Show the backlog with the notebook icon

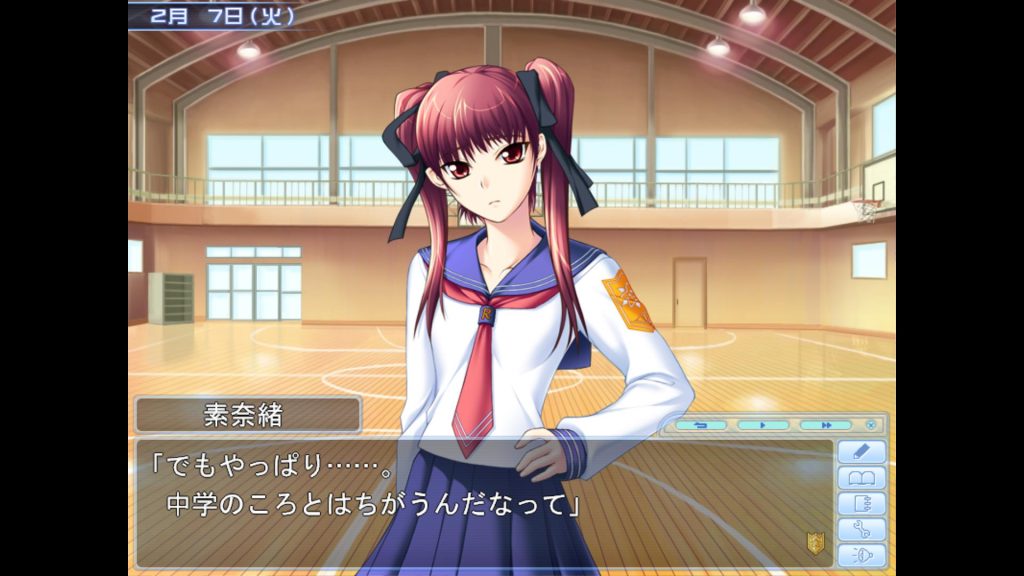click(x=861, y=504)
